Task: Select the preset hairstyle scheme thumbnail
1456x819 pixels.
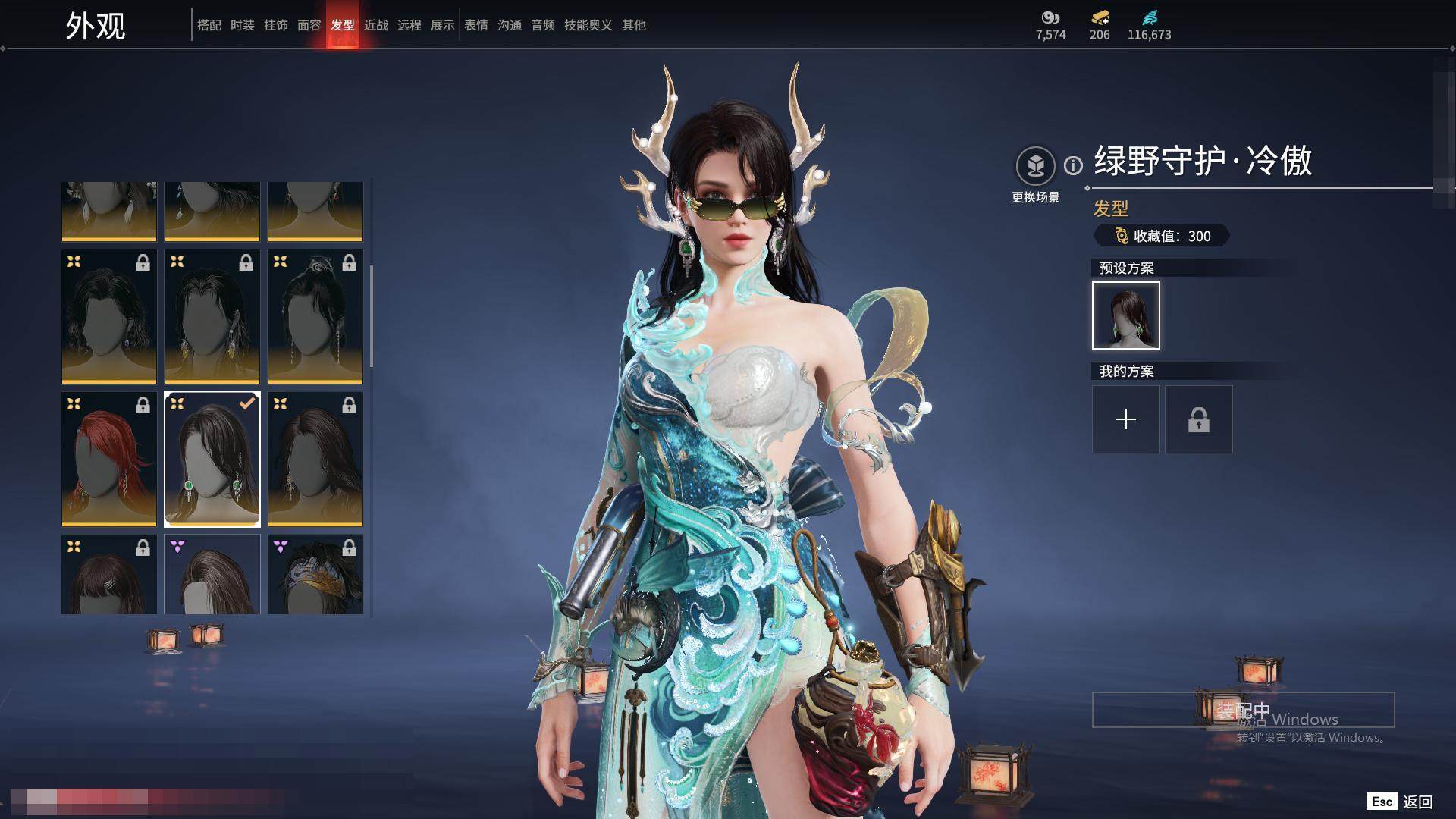Action: (1125, 315)
